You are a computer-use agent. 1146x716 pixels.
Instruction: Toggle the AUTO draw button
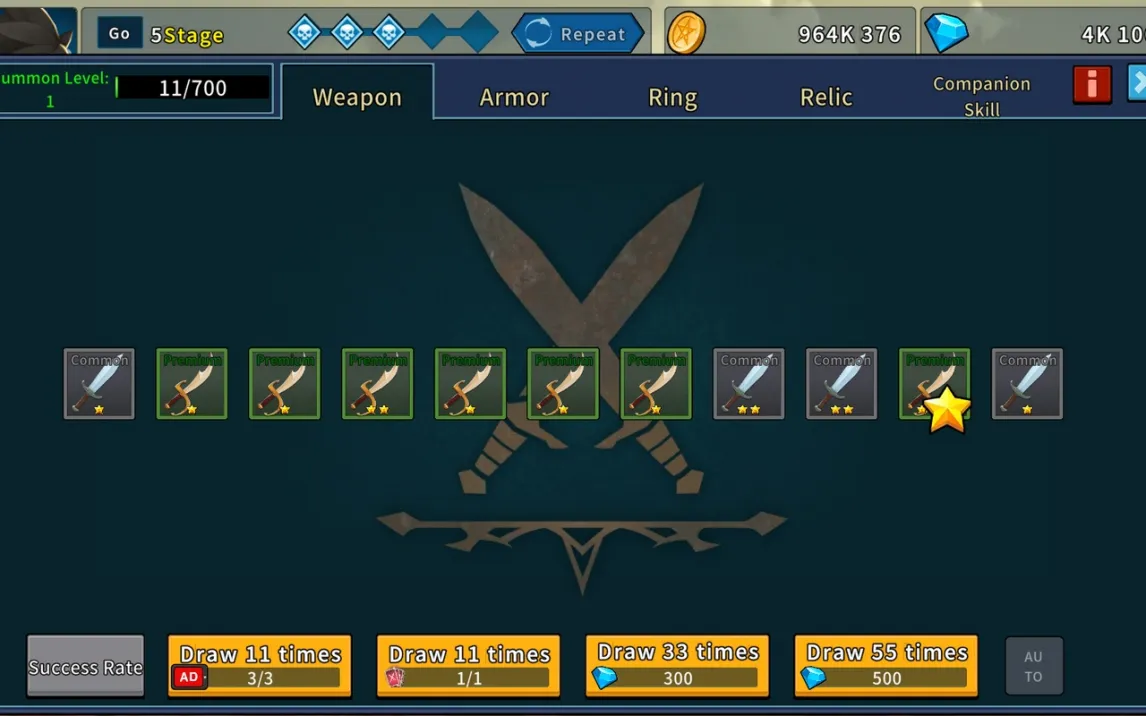tap(1033, 666)
